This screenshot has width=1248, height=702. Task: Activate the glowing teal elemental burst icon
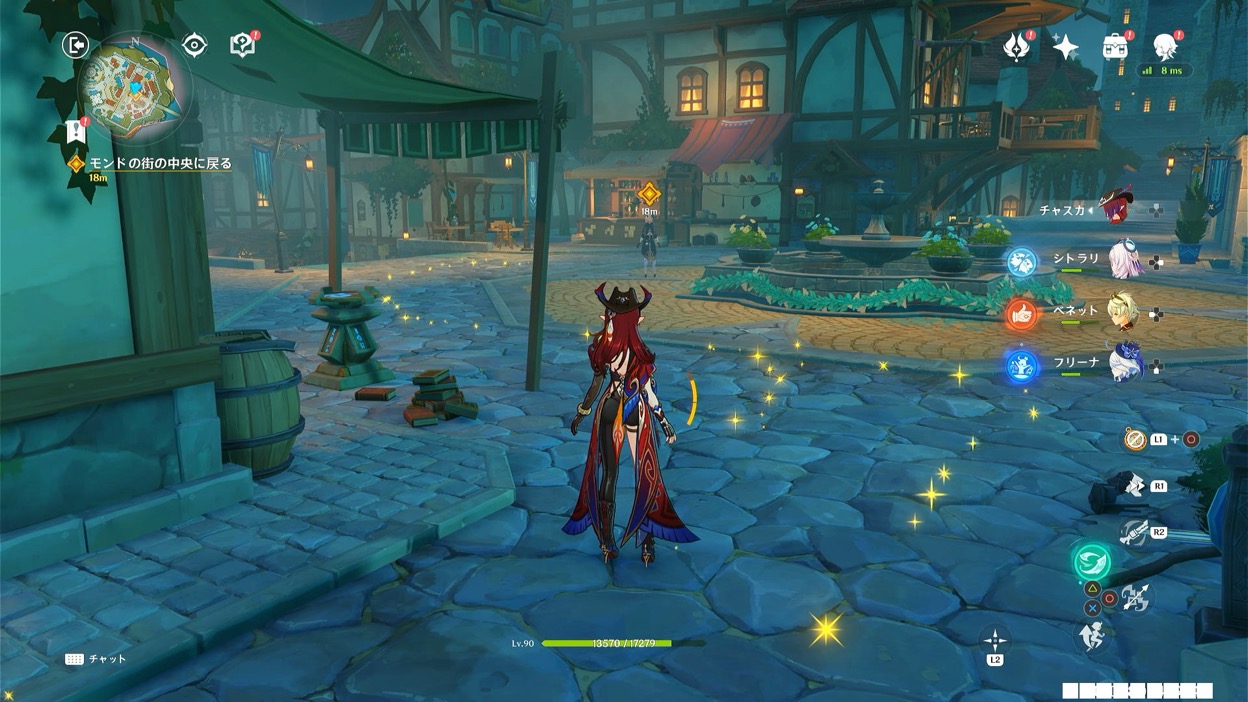[1092, 561]
